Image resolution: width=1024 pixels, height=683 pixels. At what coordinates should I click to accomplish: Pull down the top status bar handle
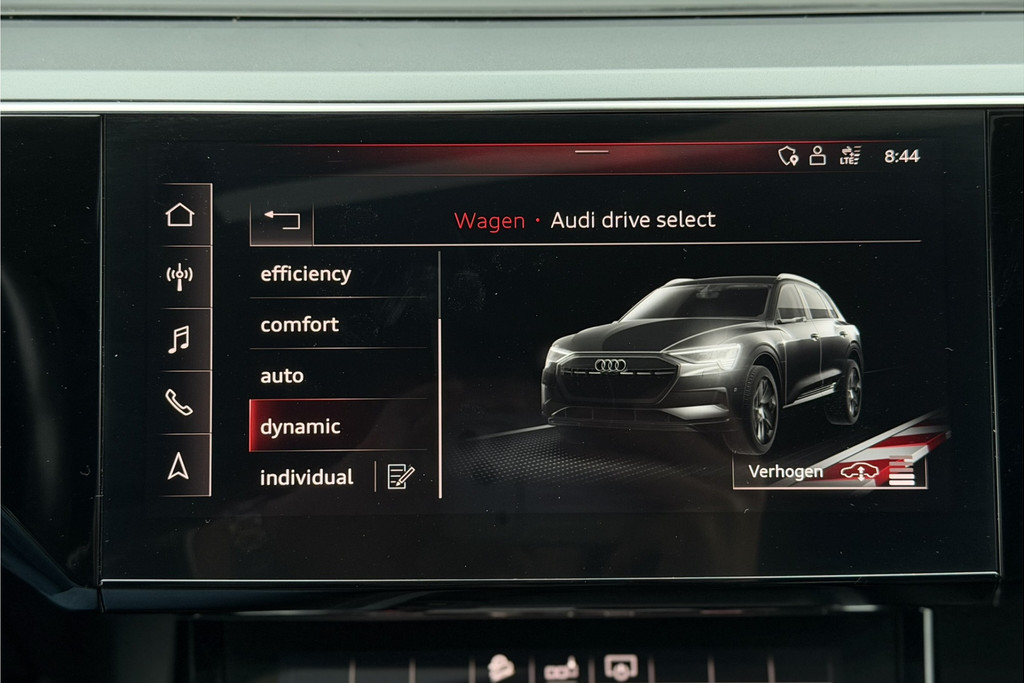pyautogui.click(x=592, y=152)
